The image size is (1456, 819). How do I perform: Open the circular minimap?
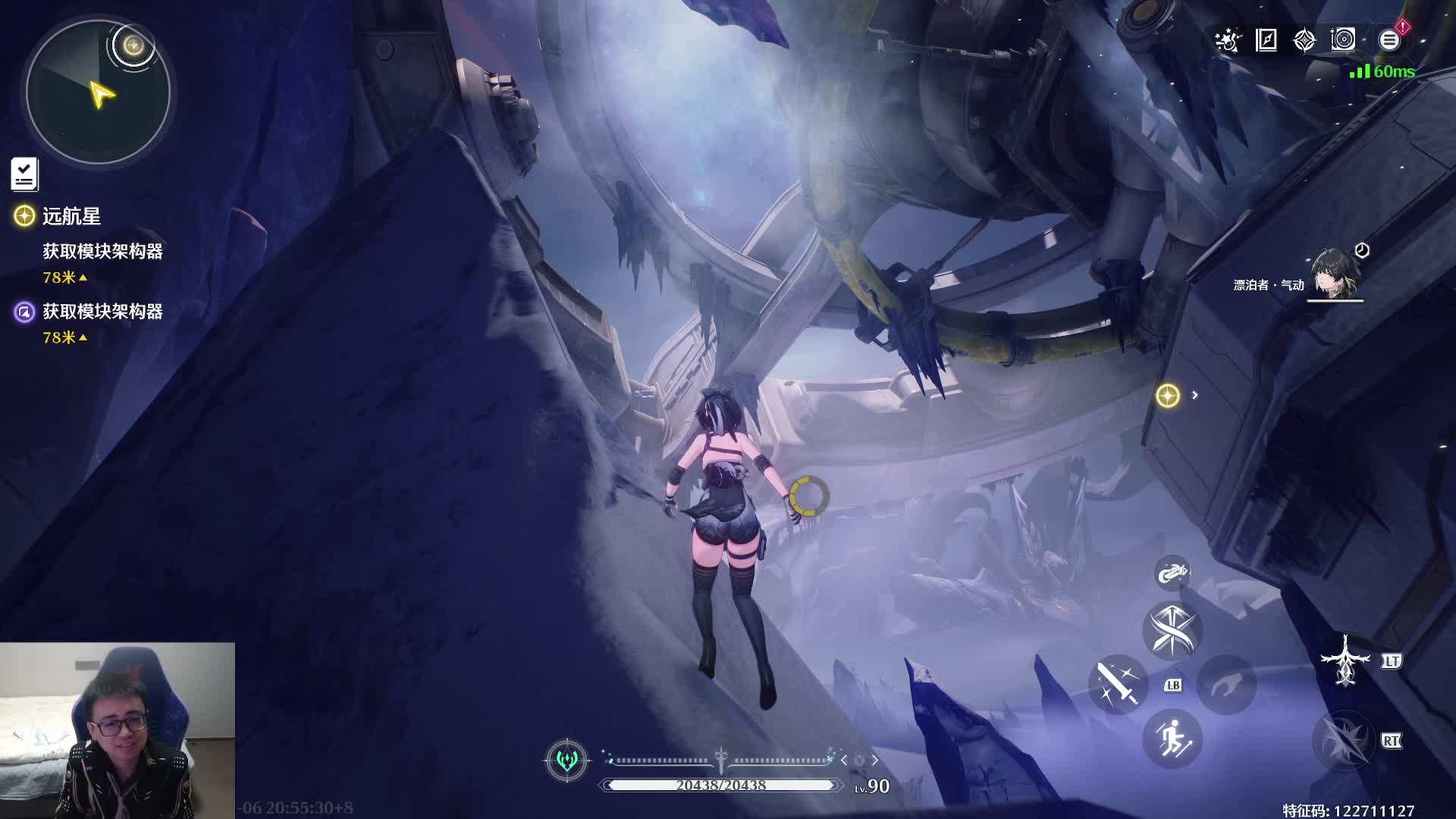[98, 93]
